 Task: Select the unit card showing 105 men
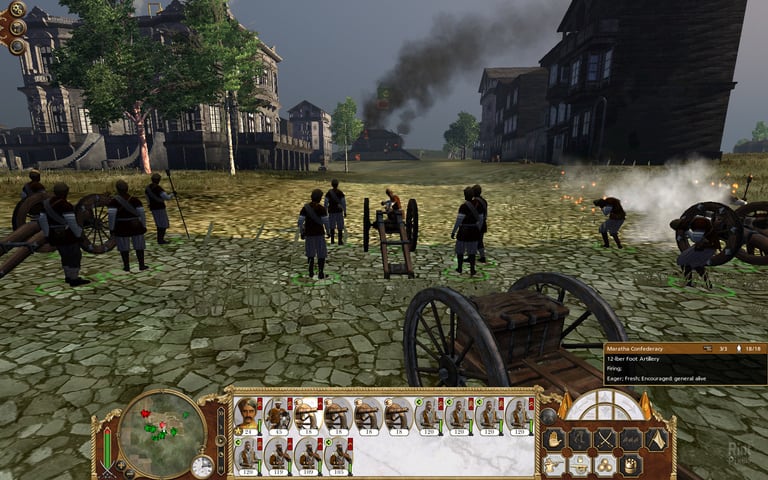[337, 455]
